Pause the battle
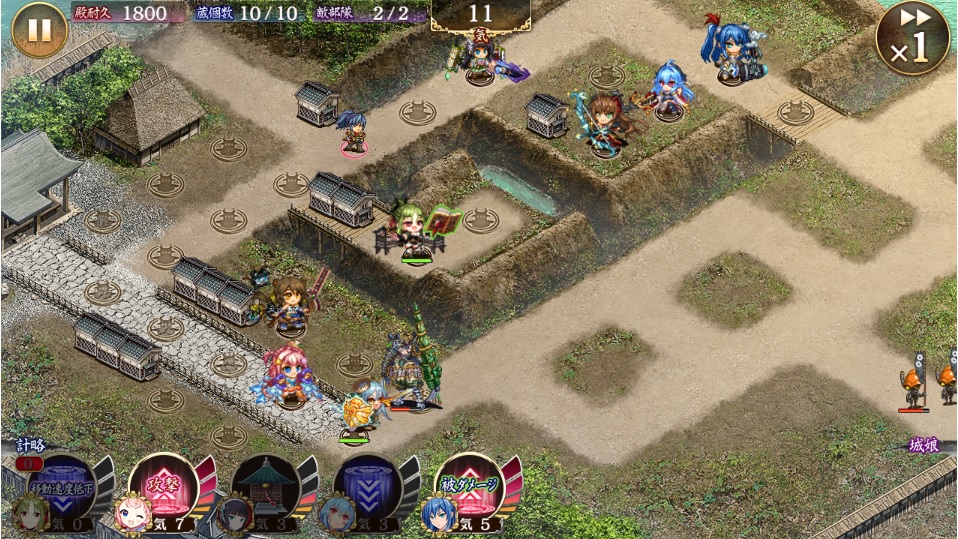The image size is (958, 539). tap(39, 31)
